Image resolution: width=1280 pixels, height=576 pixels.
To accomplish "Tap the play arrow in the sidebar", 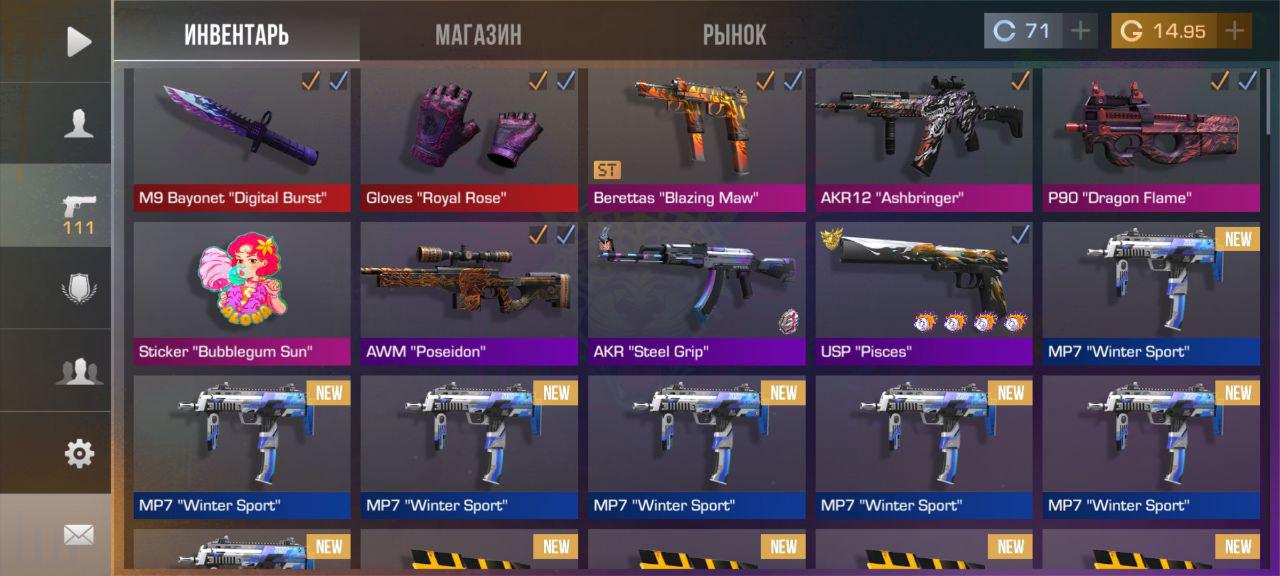I will 79,41.
